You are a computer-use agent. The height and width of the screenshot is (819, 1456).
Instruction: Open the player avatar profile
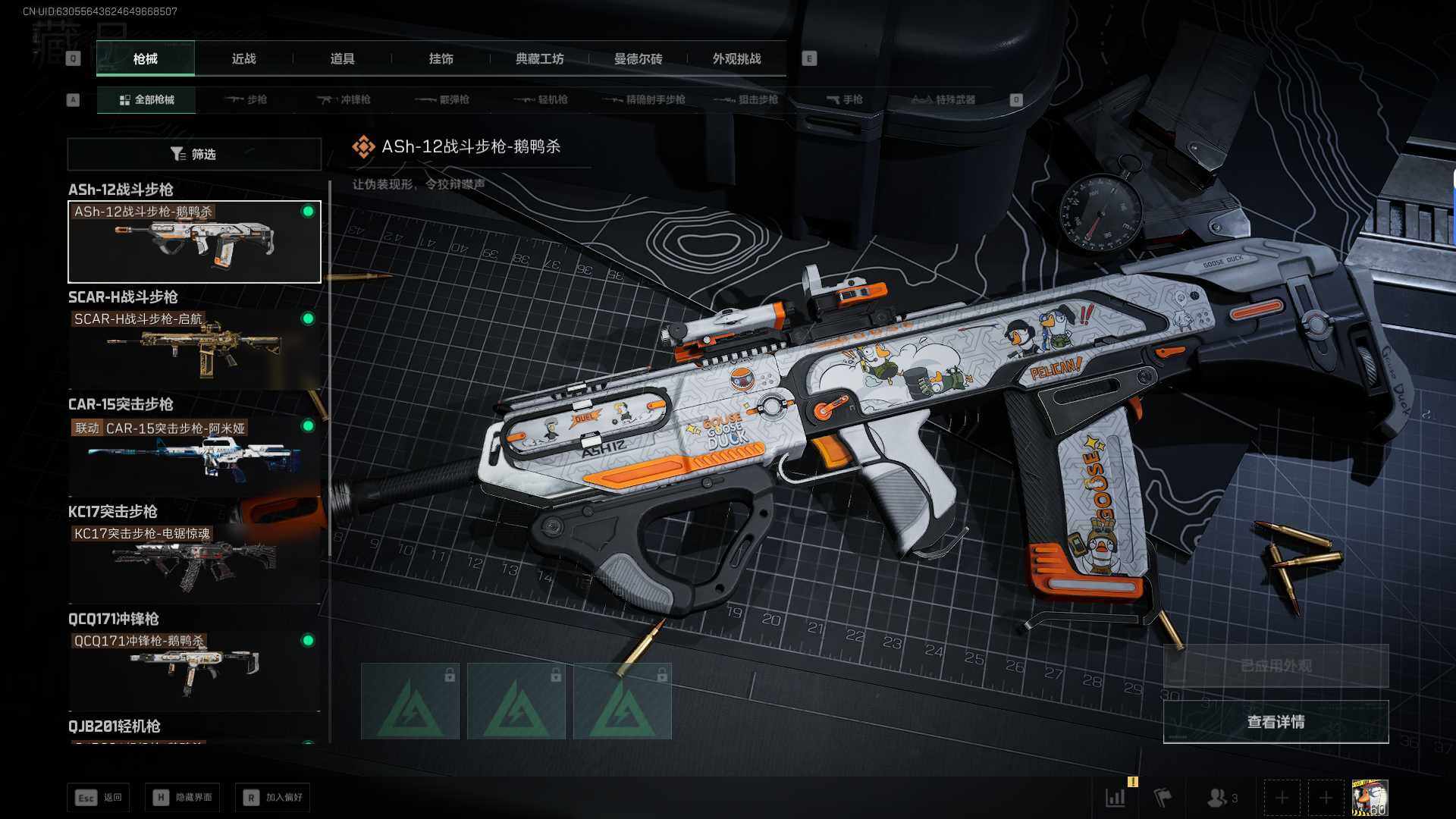coord(1370,798)
